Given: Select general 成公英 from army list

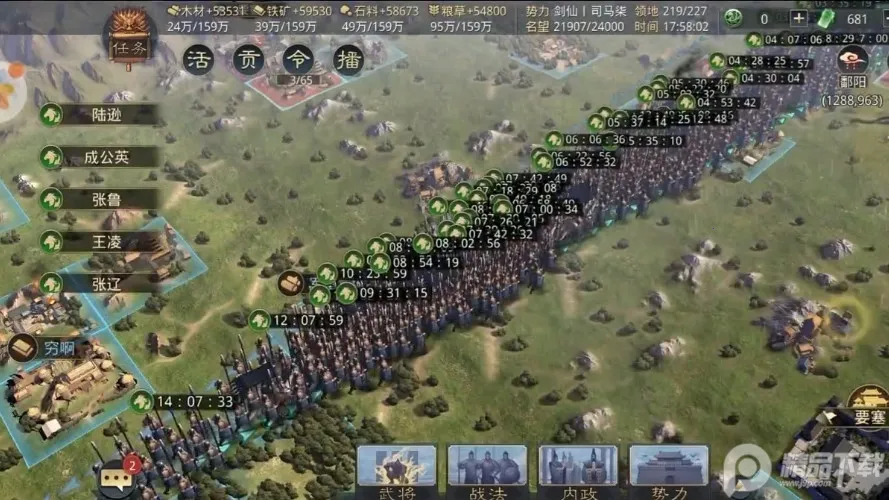Looking at the screenshot, I should pos(108,157).
